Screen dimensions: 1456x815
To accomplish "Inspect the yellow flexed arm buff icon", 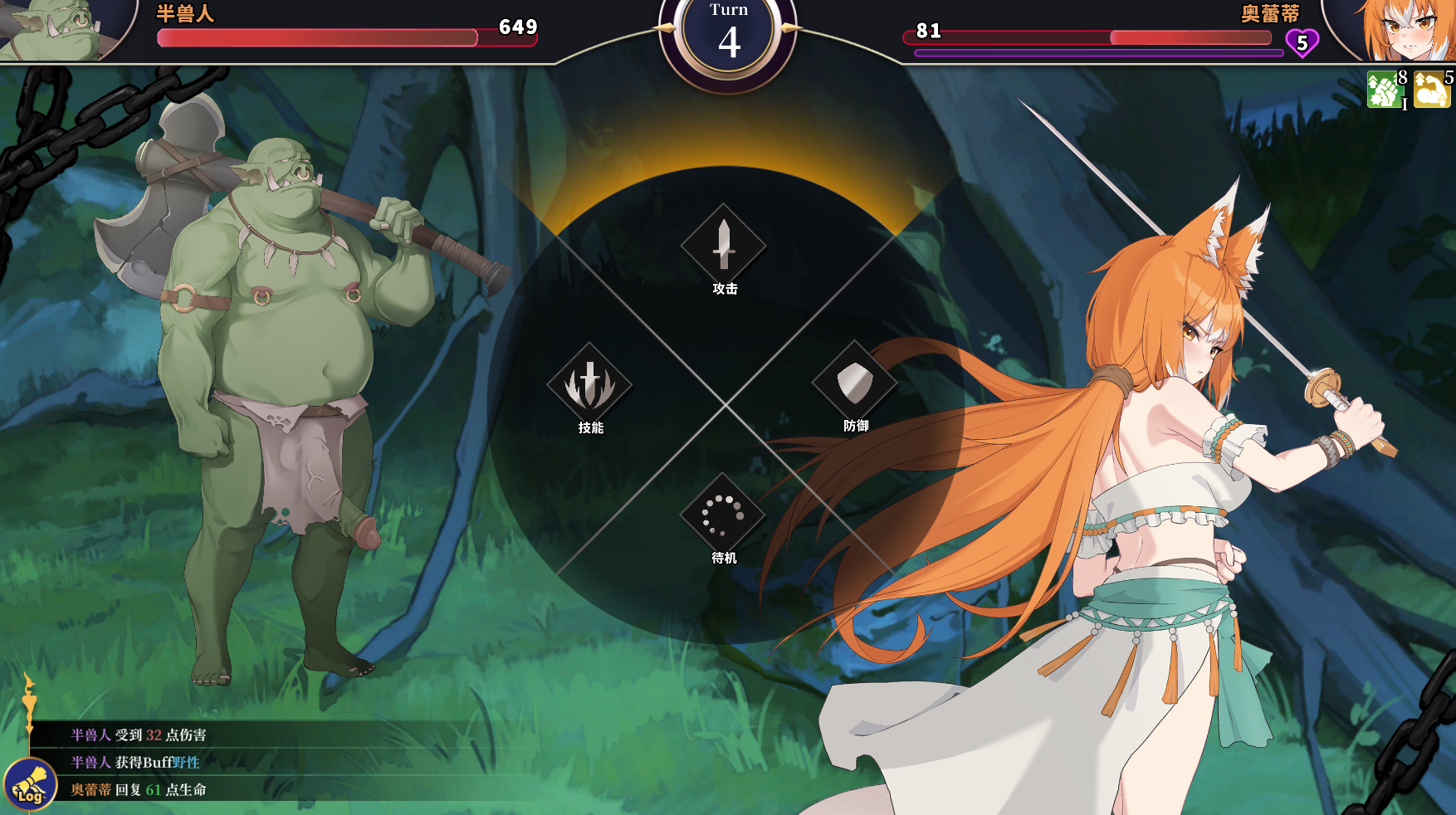I will 1431,90.
